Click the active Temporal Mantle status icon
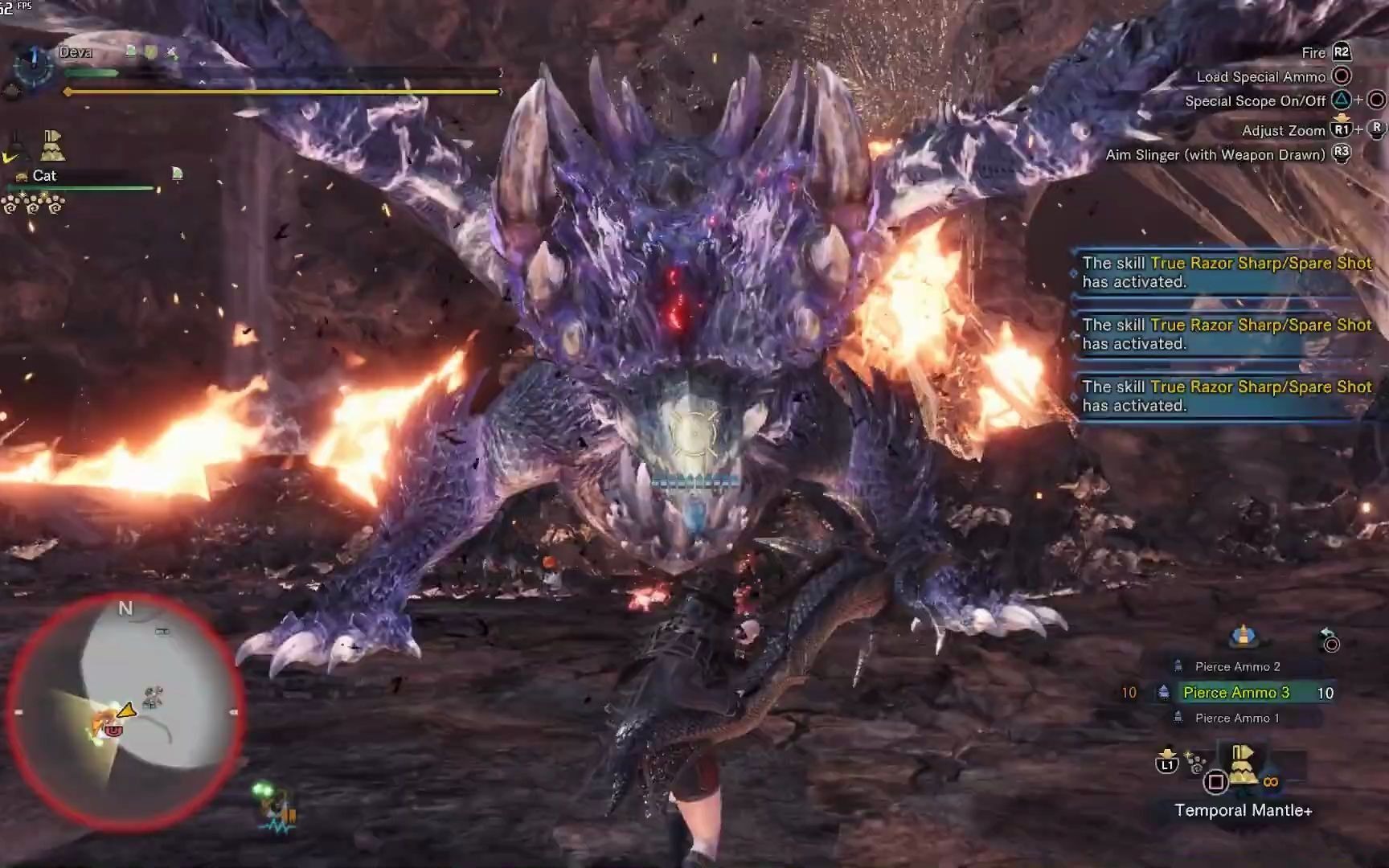The width and height of the screenshot is (1389, 868). 52,145
